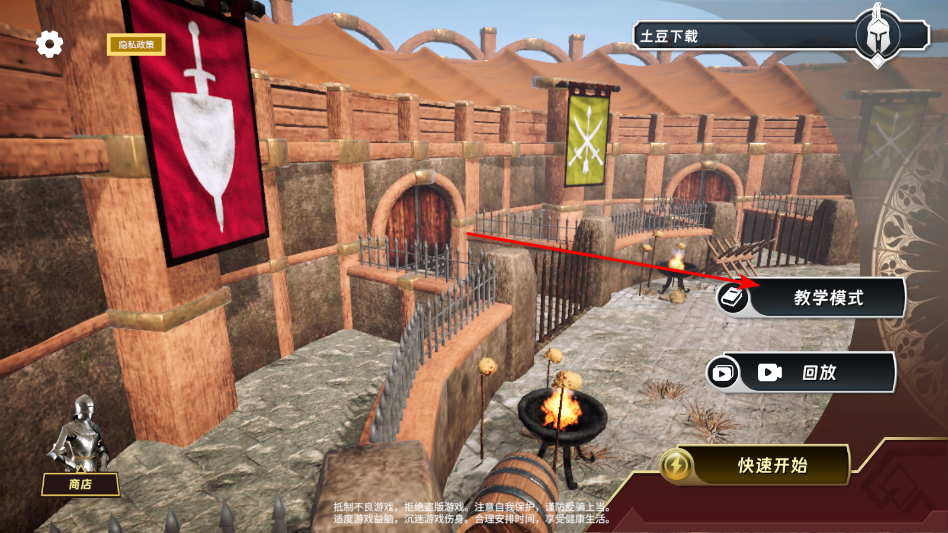948x533 pixels.
Task: Open the 土豆下载 player profile
Action: (x=740, y=36)
